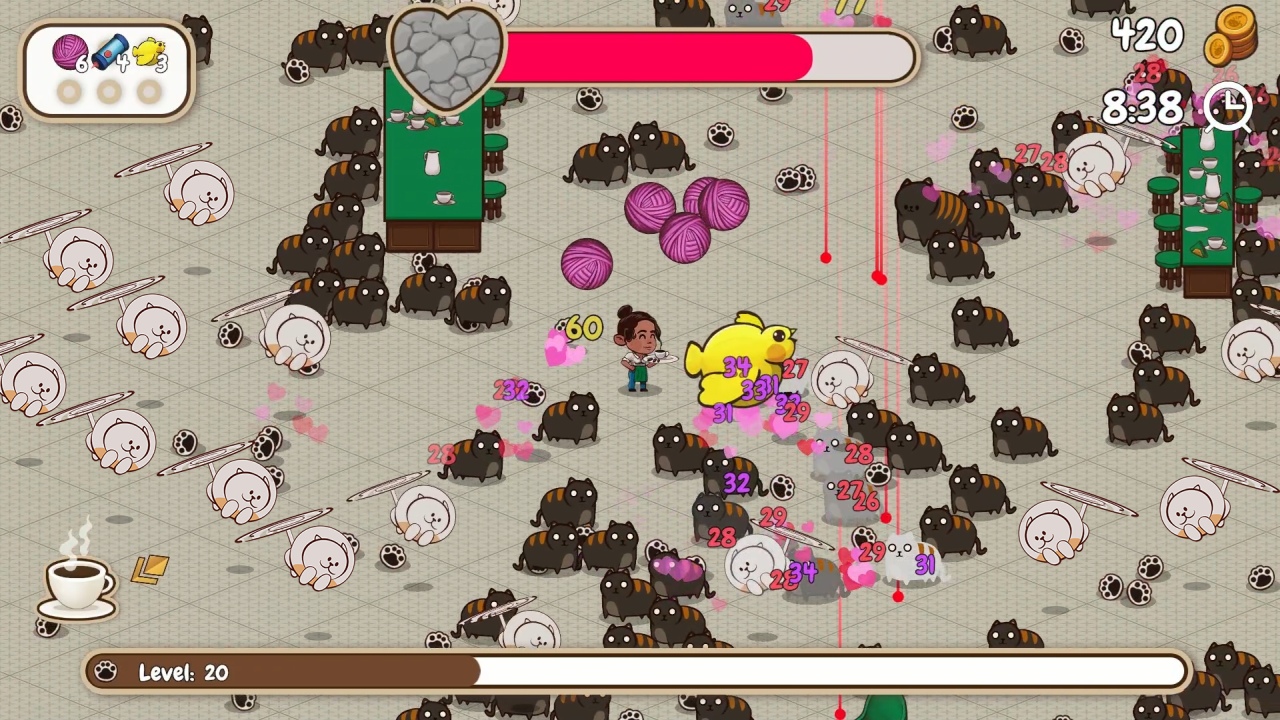The image size is (1280, 720).
Task: Click the stone heart emblem
Action: pos(448,56)
